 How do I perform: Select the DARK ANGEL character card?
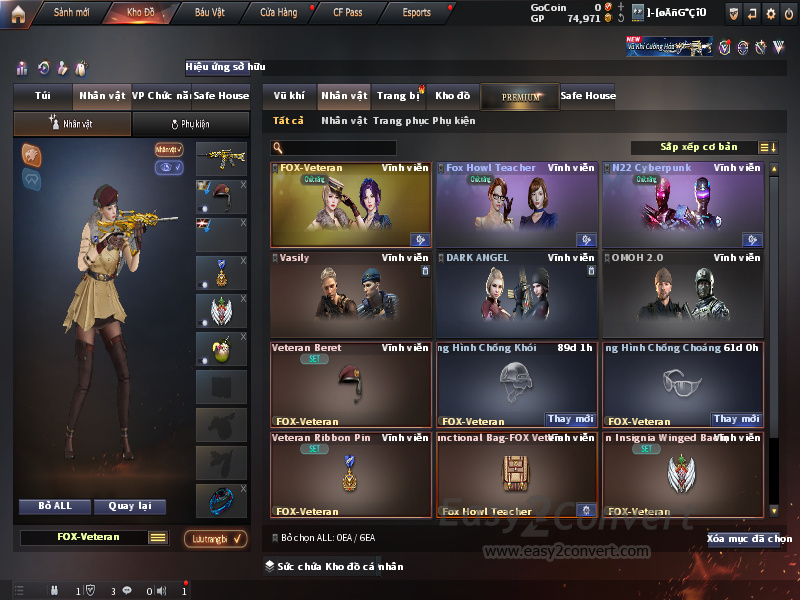[516, 294]
